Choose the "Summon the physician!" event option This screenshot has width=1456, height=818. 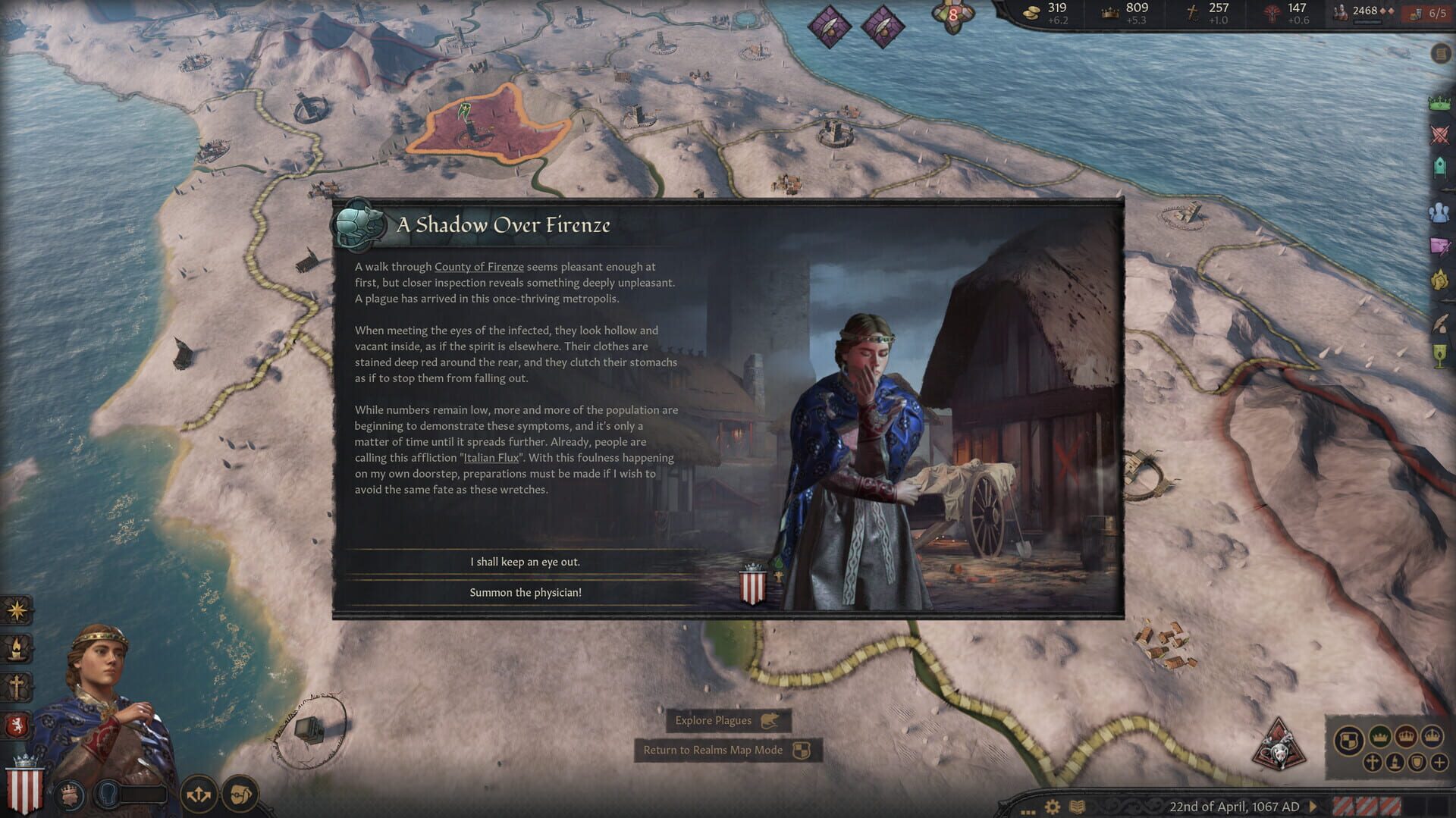(x=524, y=593)
